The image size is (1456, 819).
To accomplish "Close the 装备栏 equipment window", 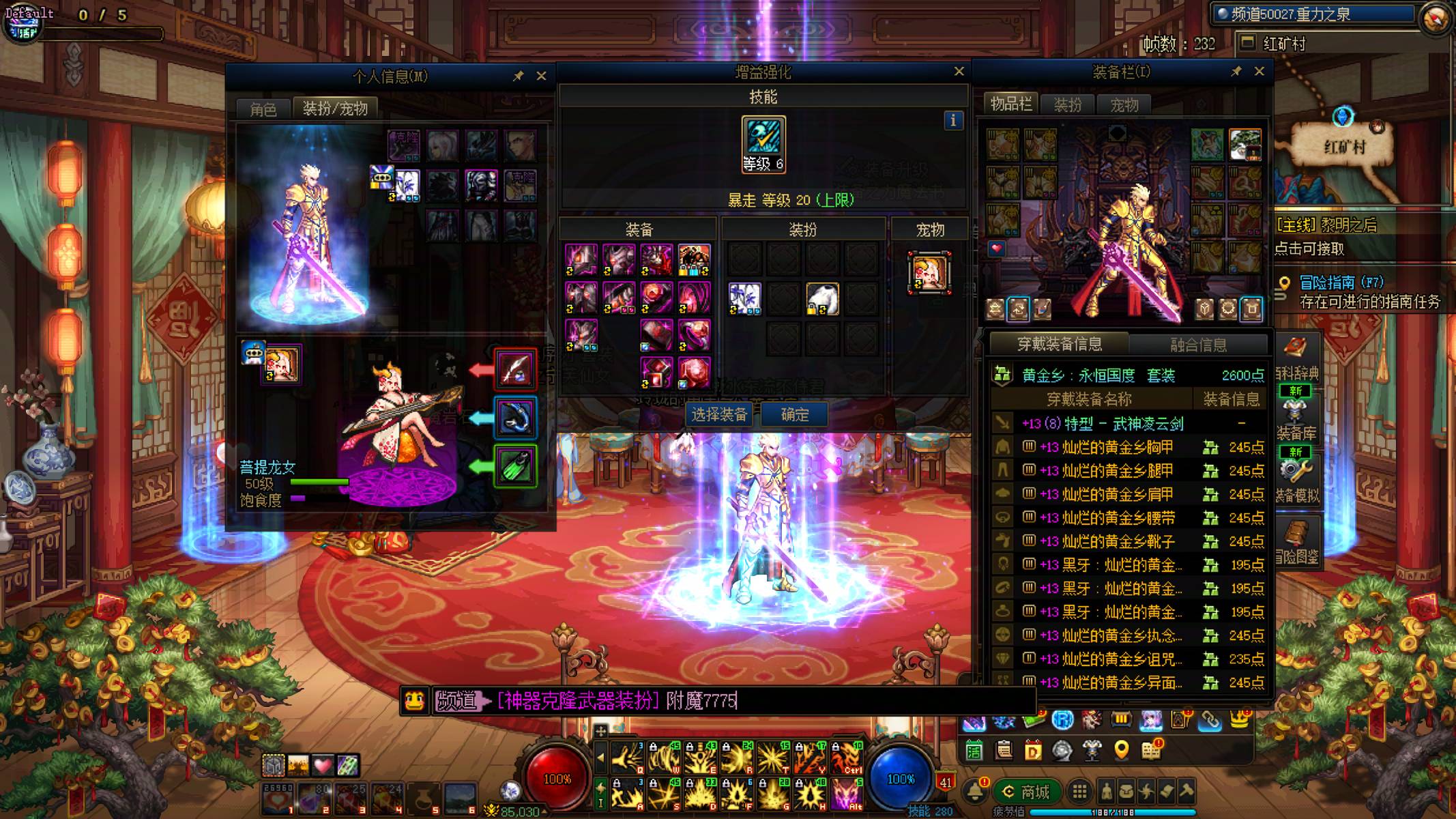I will [x=1259, y=71].
